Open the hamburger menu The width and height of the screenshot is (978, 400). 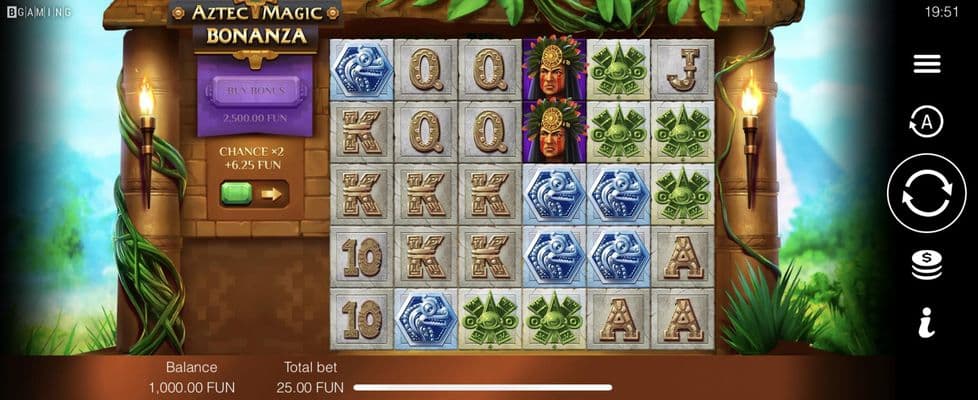click(x=926, y=64)
